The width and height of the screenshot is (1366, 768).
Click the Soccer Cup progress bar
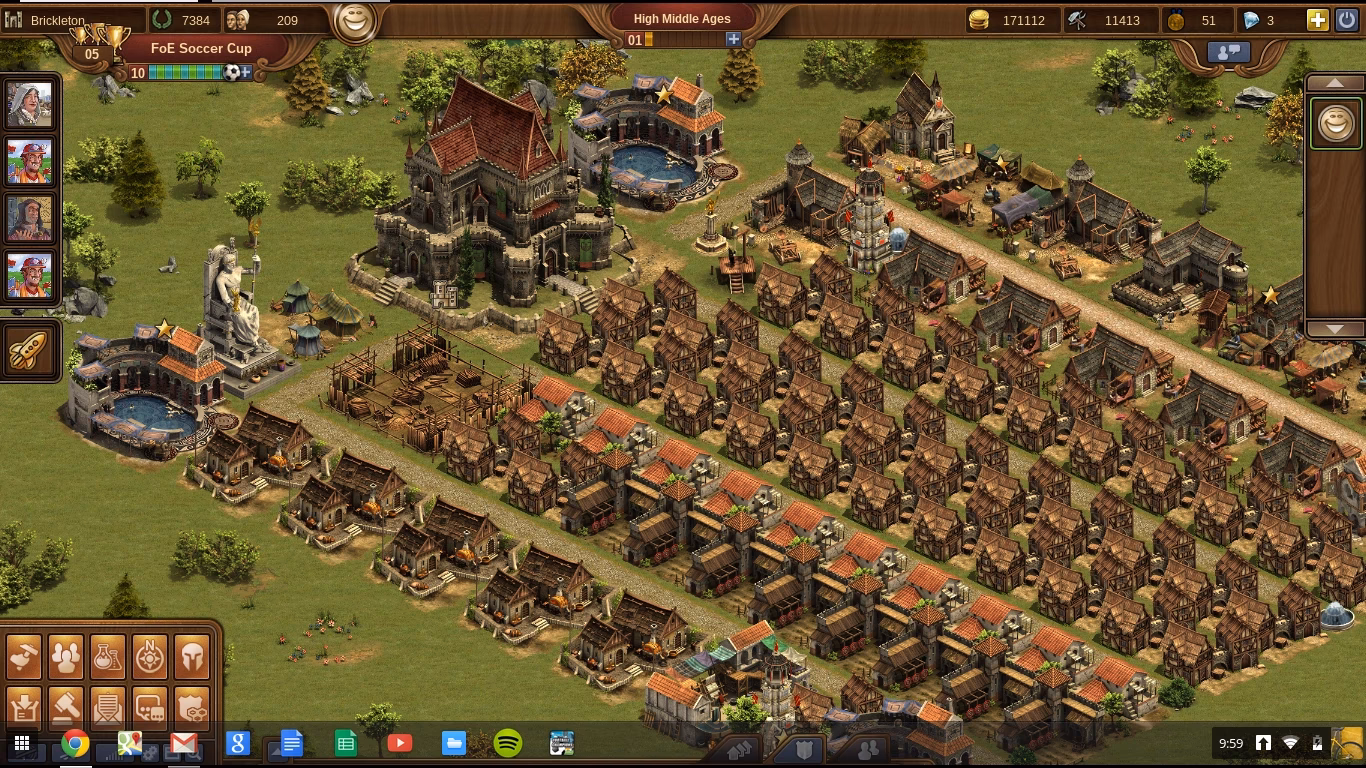pyautogui.click(x=185, y=73)
